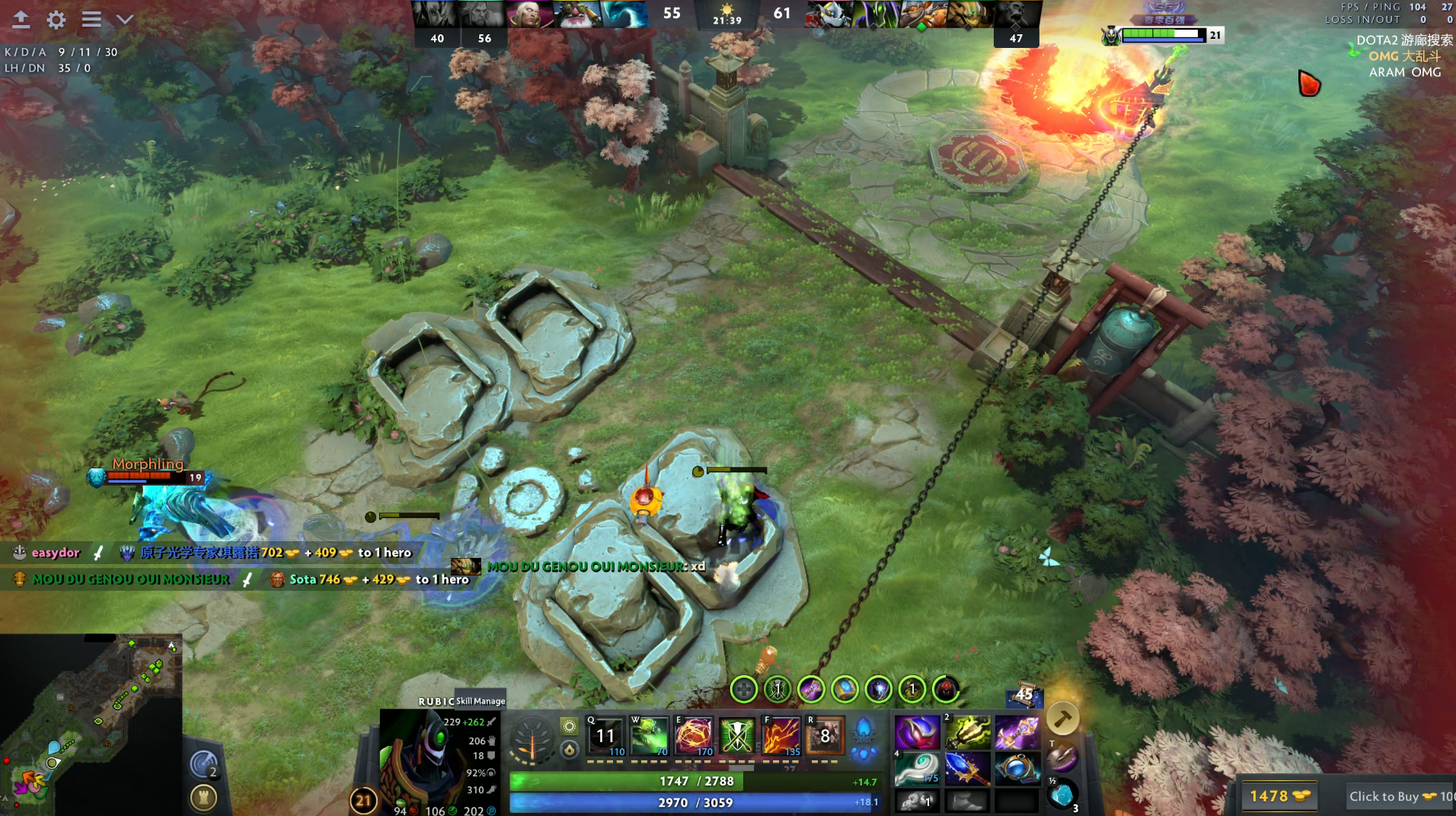Expand the top-left dropdown chevron
The image size is (1456, 816).
click(x=125, y=20)
